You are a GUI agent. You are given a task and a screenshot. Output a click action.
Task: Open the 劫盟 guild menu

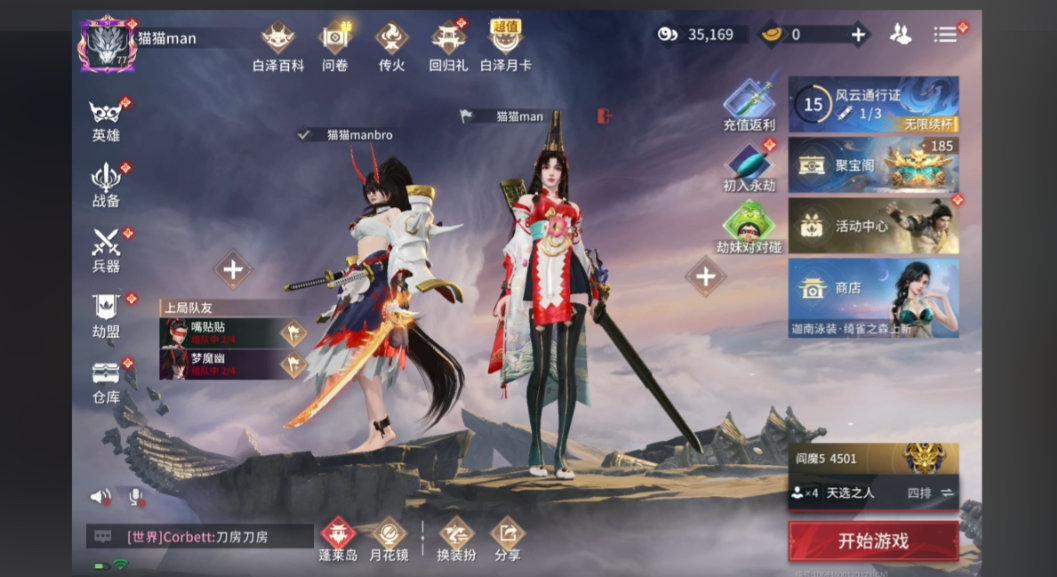pyautogui.click(x=106, y=314)
